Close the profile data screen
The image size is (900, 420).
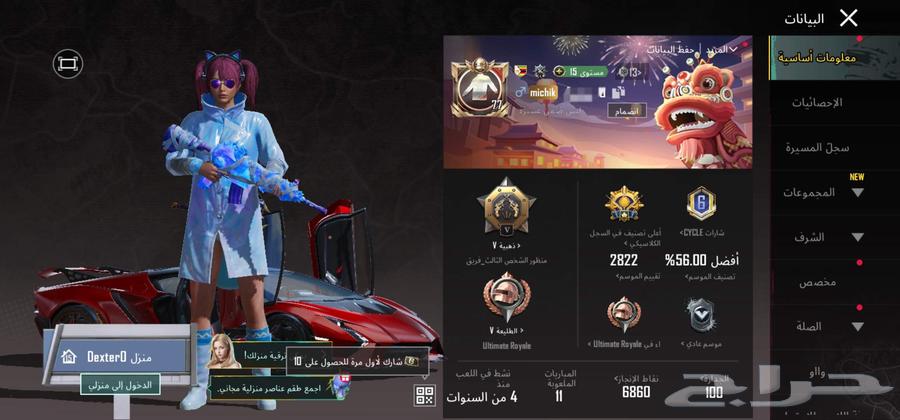pyautogui.click(x=848, y=18)
